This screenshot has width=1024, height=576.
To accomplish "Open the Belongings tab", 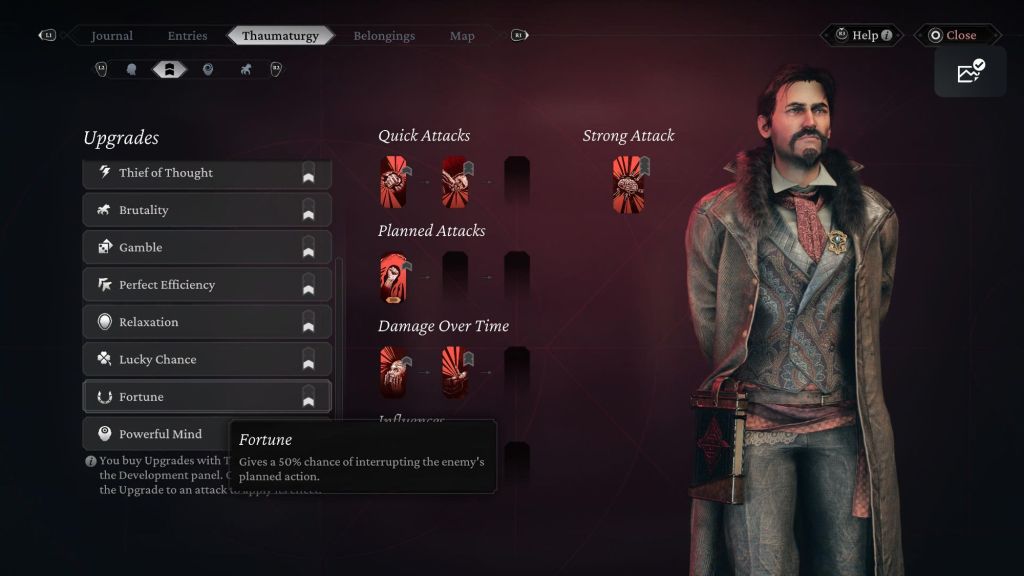I will coord(384,36).
